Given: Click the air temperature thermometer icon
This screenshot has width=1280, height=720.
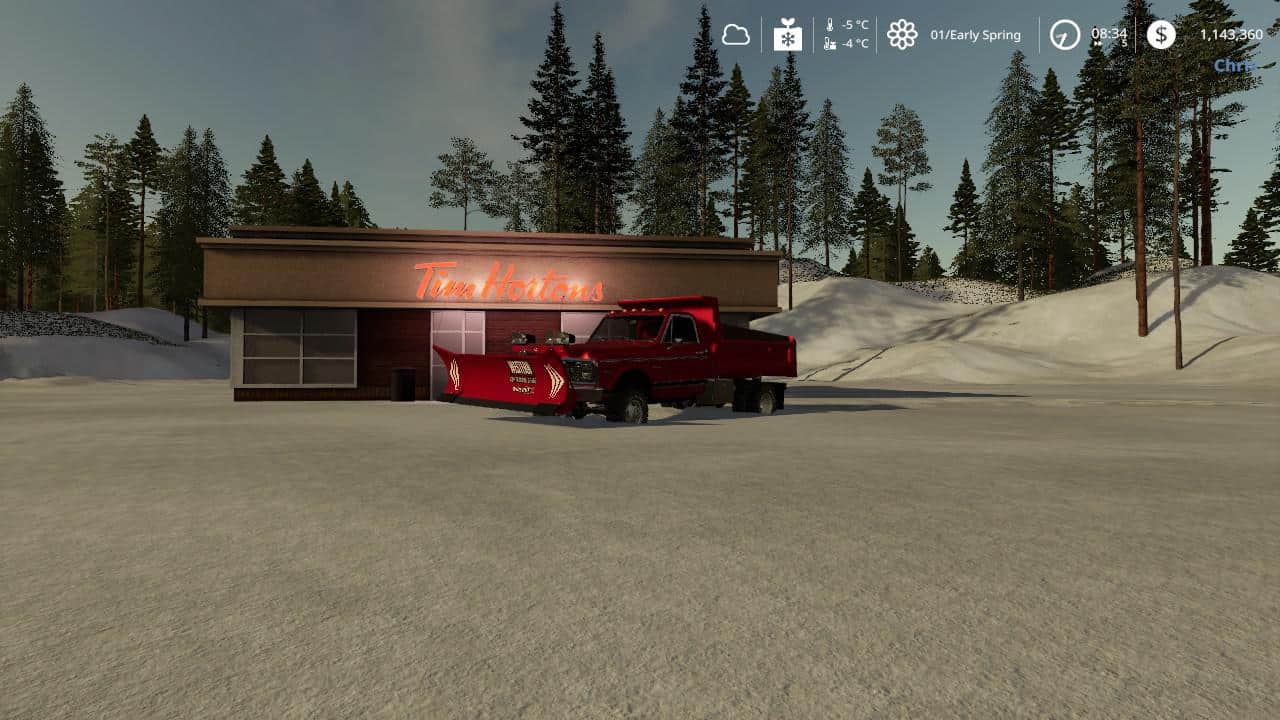Looking at the screenshot, I should pyautogui.click(x=830, y=24).
